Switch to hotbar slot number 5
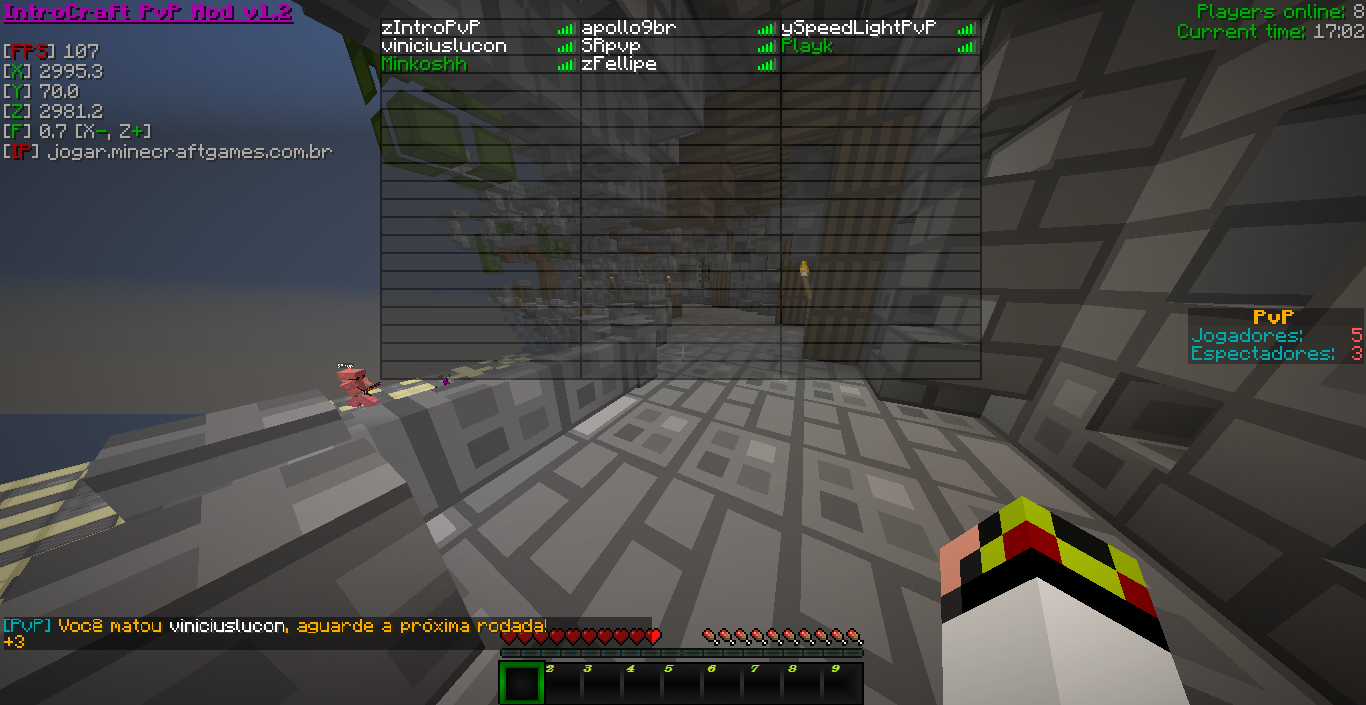1366x705 pixels. pyautogui.click(x=681, y=684)
